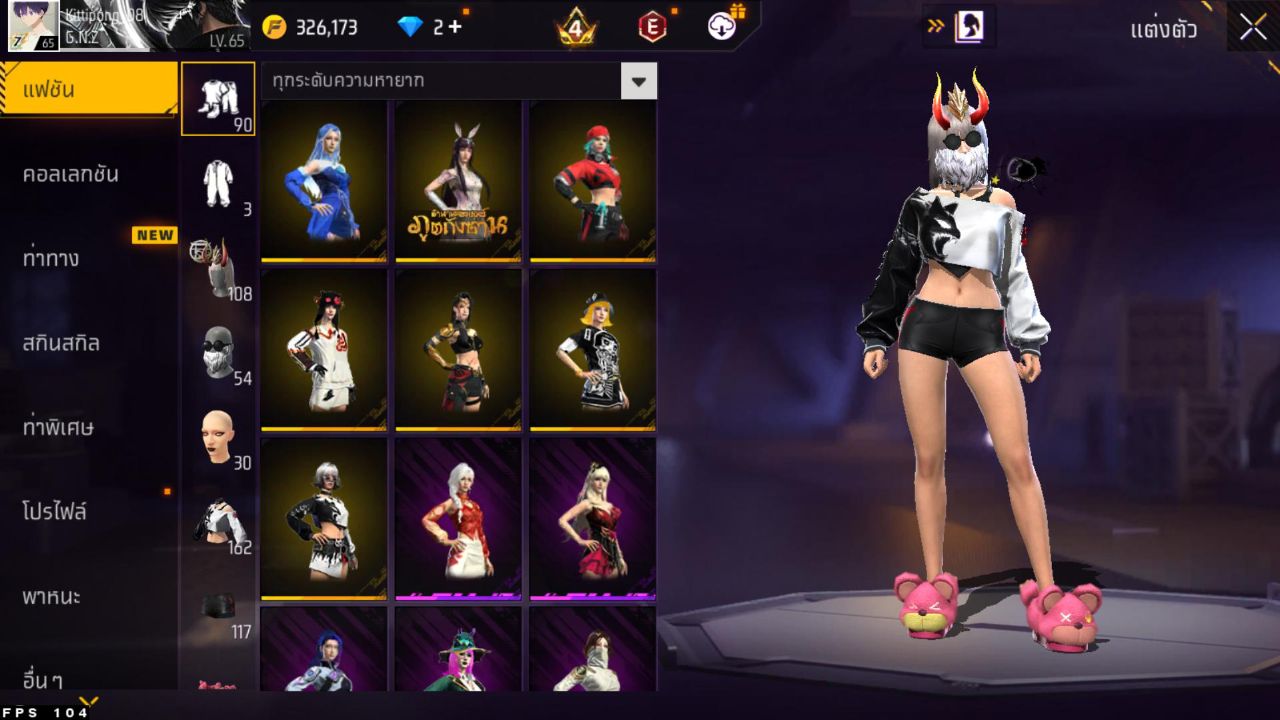Screen dimensions: 1280x720
Task: Add diamonds with the plus button
Action: [x=455, y=27]
